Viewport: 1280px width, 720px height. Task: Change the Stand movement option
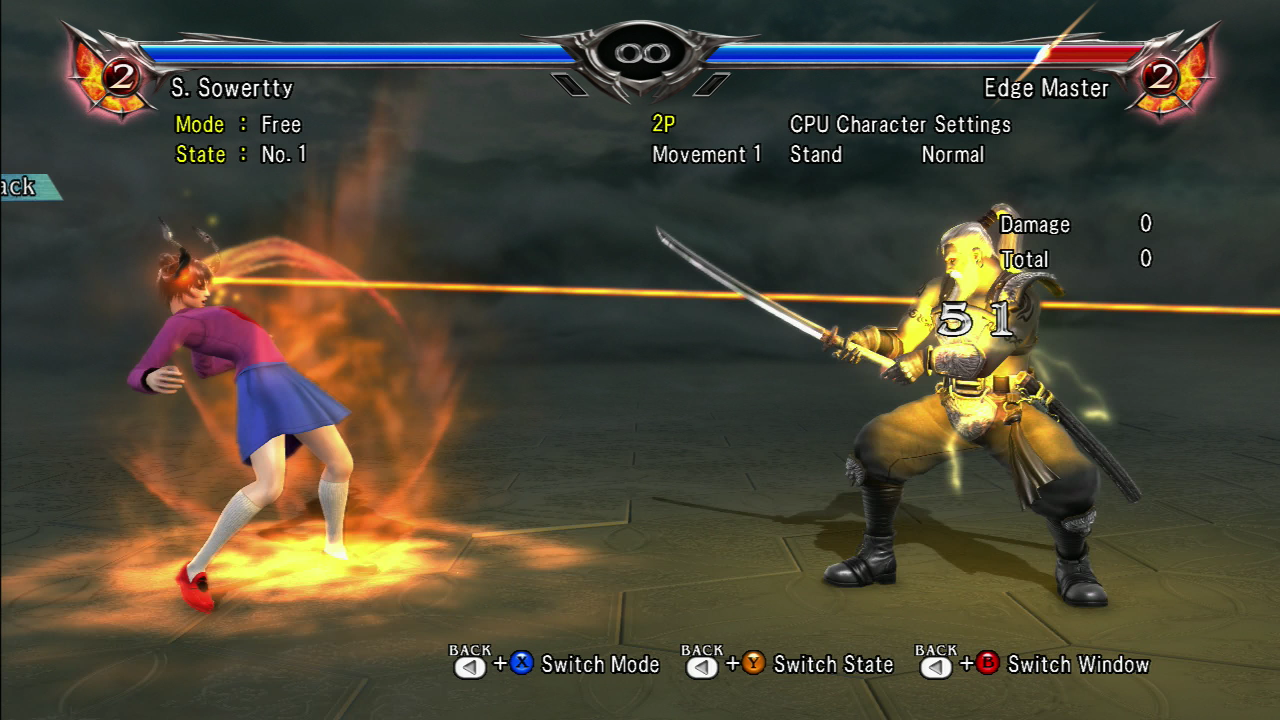click(x=816, y=155)
